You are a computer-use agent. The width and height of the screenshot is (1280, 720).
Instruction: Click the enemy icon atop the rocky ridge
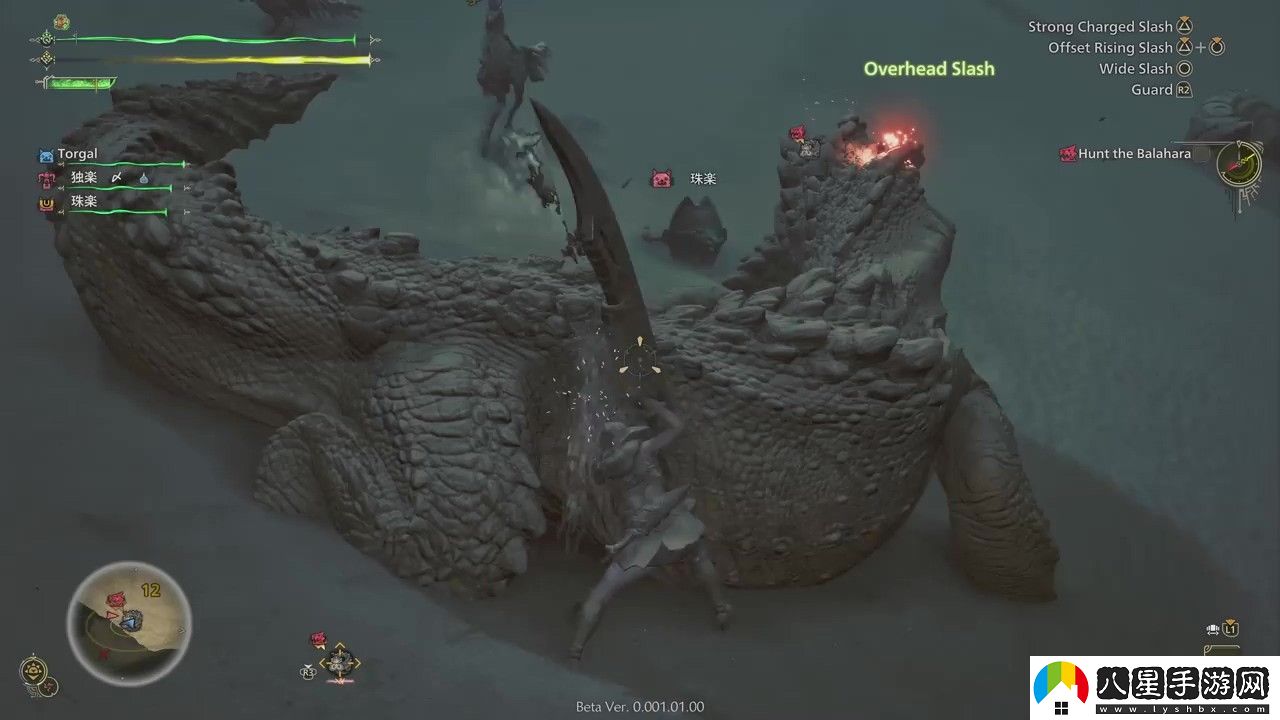pyautogui.click(x=796, y=134)
